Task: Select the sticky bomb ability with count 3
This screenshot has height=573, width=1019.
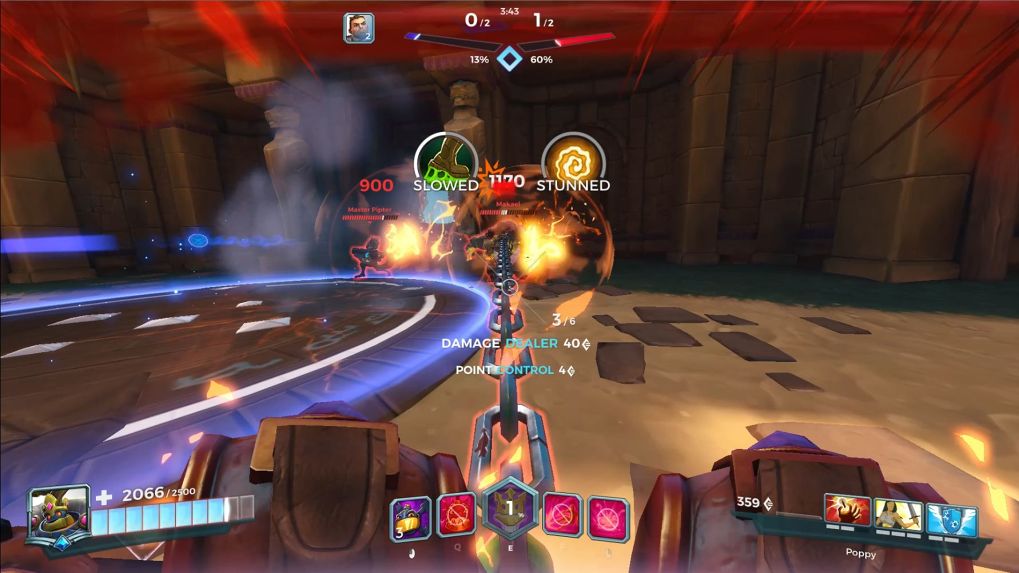Action: click(411, 517)
